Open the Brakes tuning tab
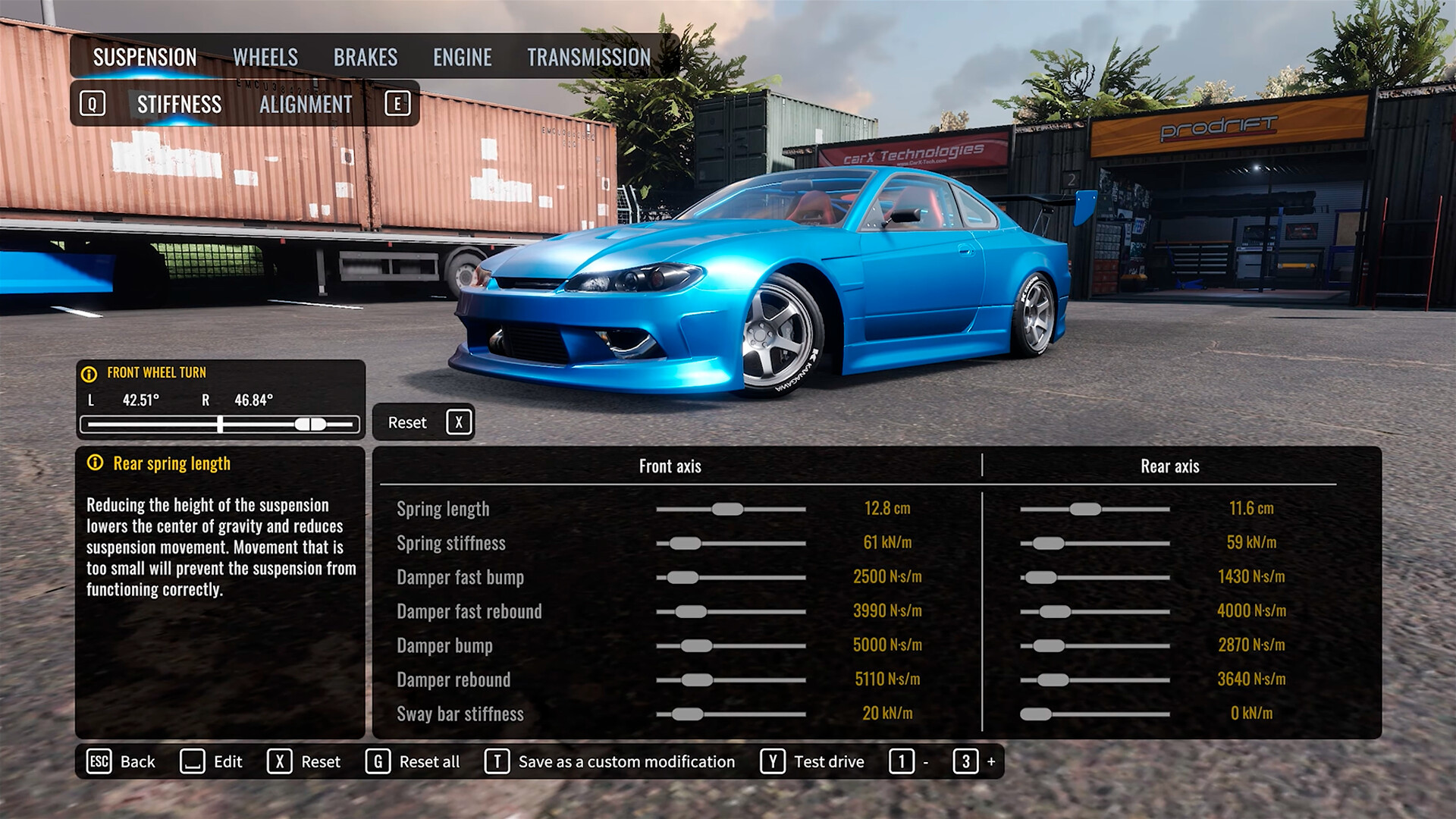The width and height of the screenshot is (1456, 819). tap(366, 58)
